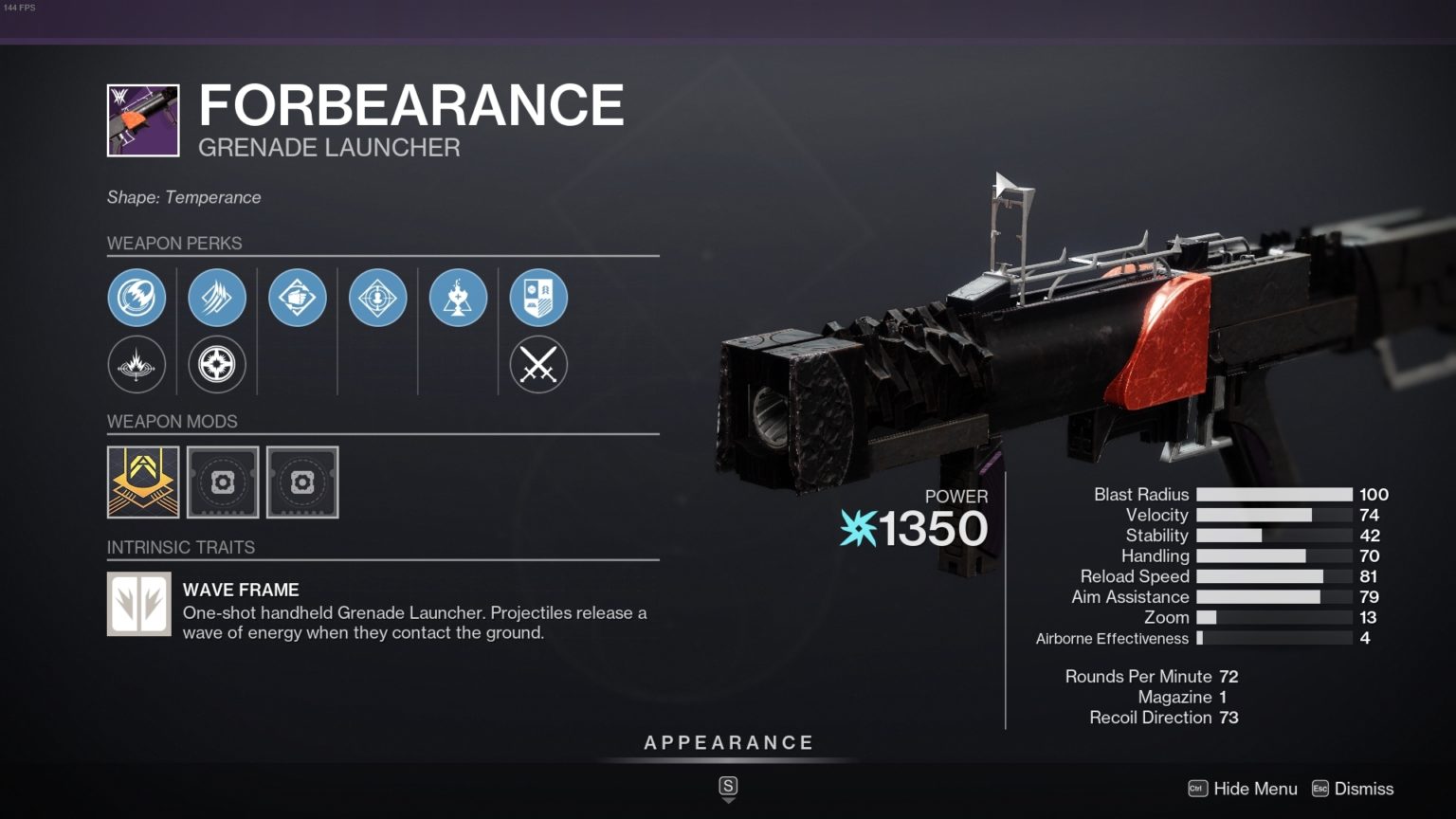Switch to the Appearance tab
The width and height of the screenshot is (1456, 819).
click(728, 742)
